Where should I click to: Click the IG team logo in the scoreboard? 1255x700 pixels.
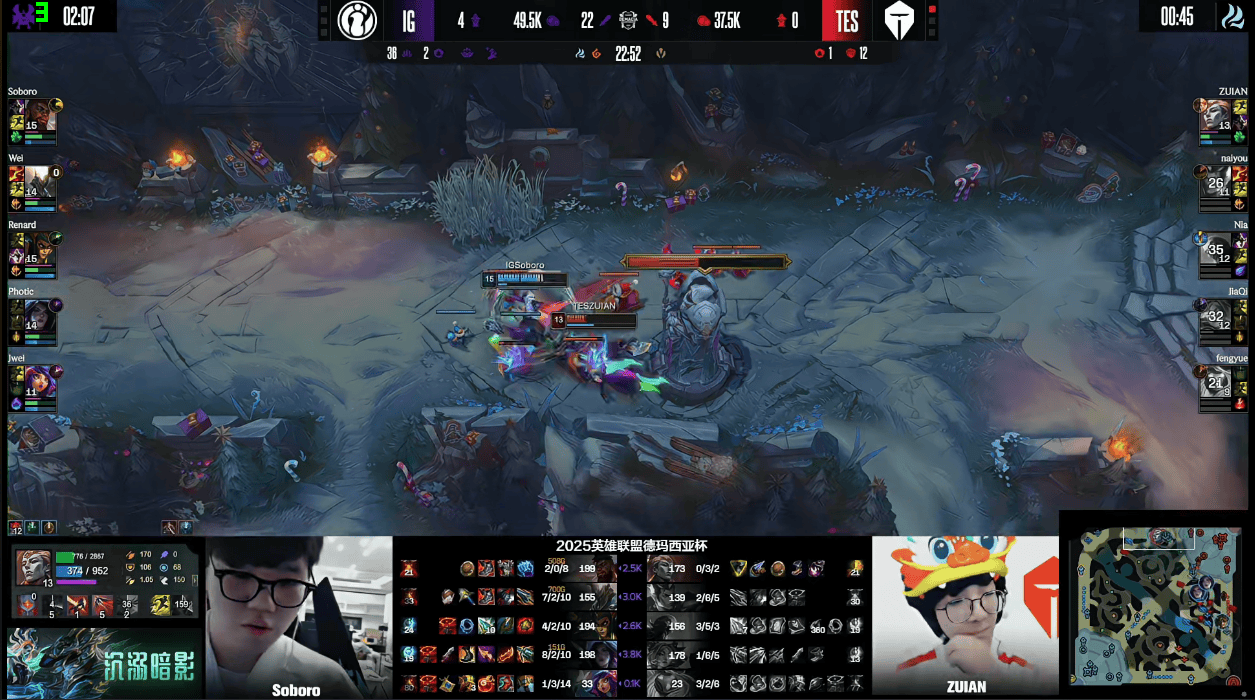[x=357, y=20]
